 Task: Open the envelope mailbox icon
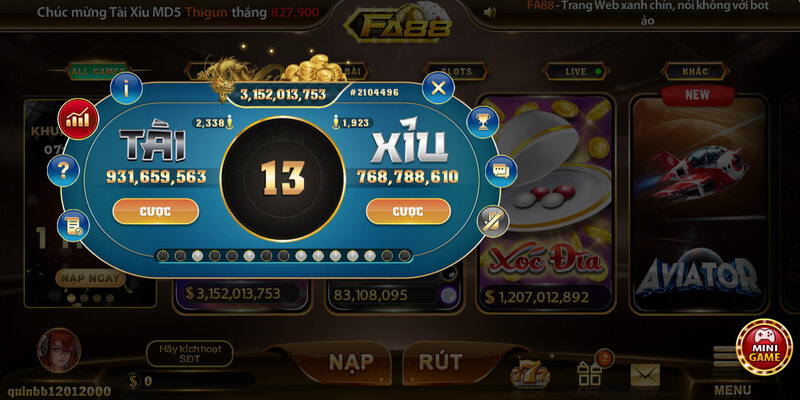pos(644,374)
